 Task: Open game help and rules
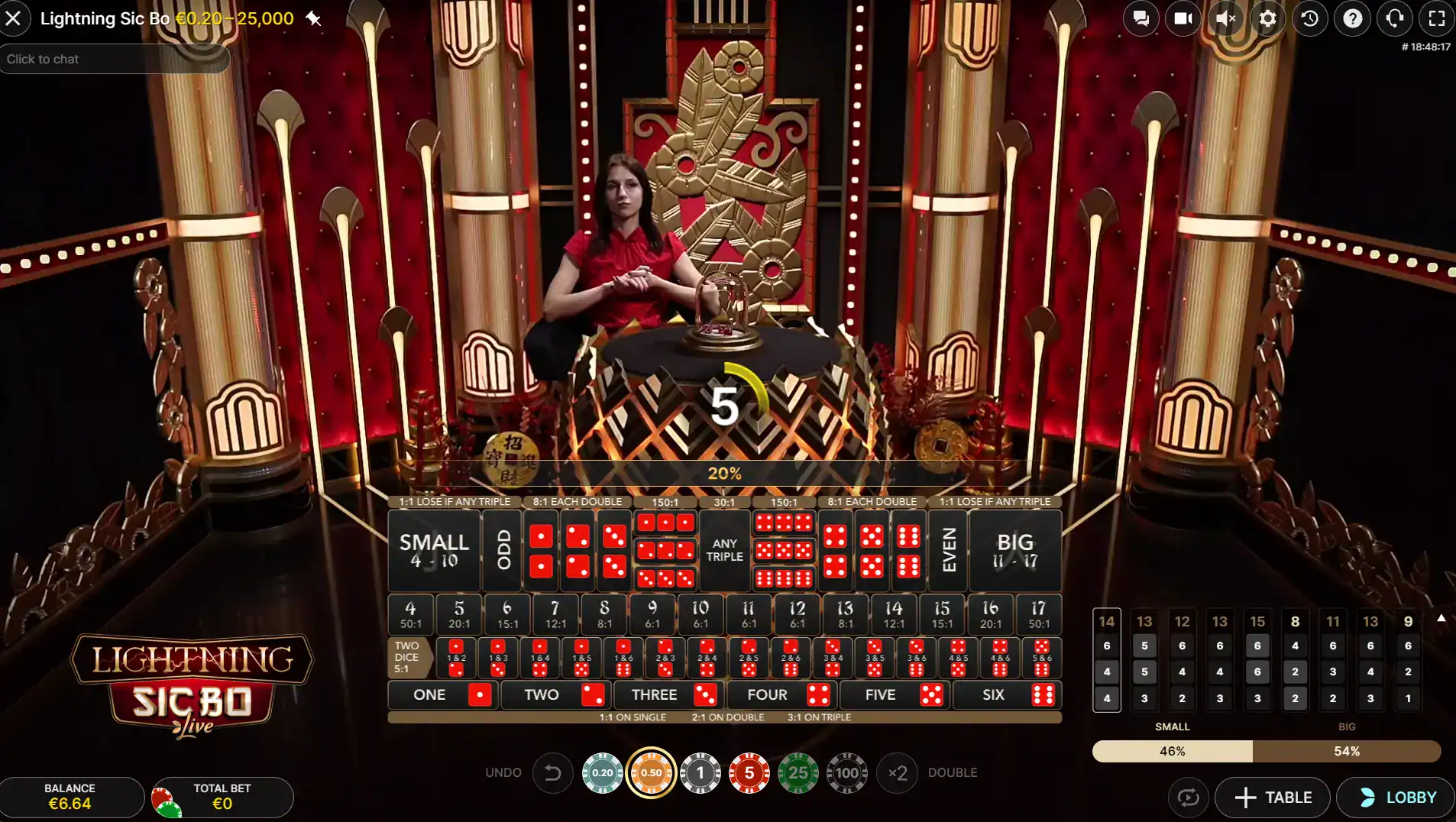[1354, 18]
